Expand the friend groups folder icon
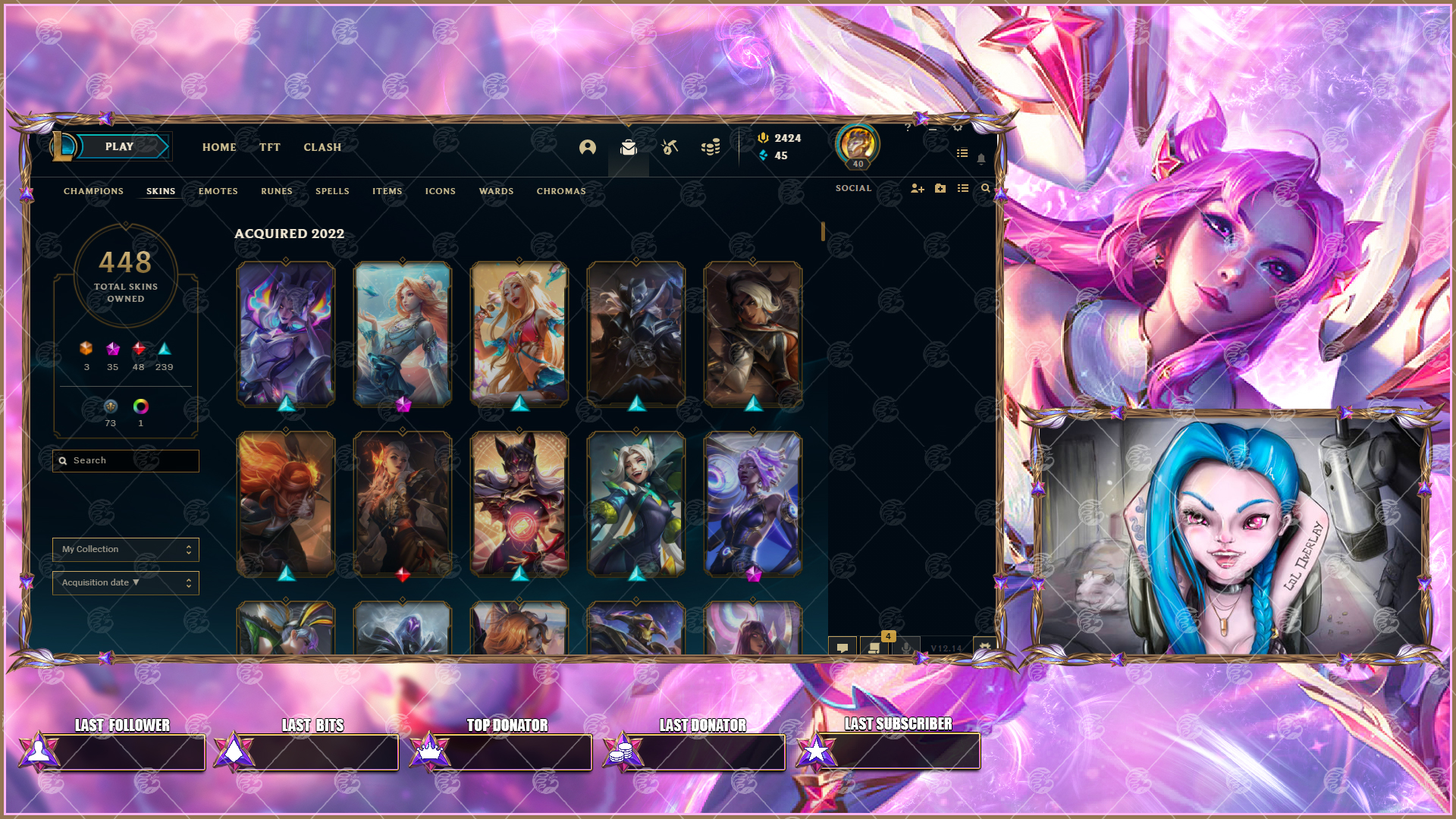Screen dimensions: 1456x819 (940, 188)
